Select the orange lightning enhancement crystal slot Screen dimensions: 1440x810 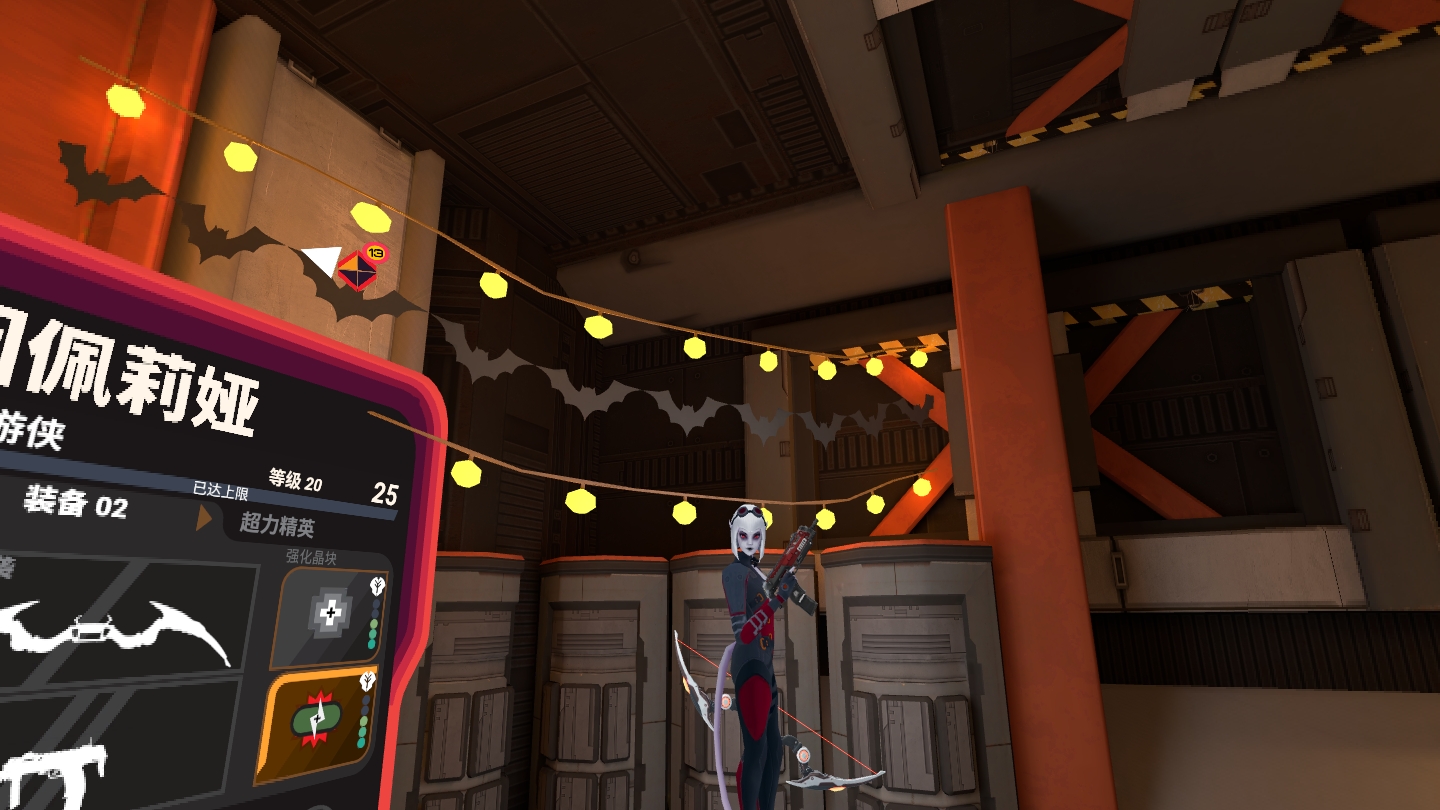(x=320, y=724)
